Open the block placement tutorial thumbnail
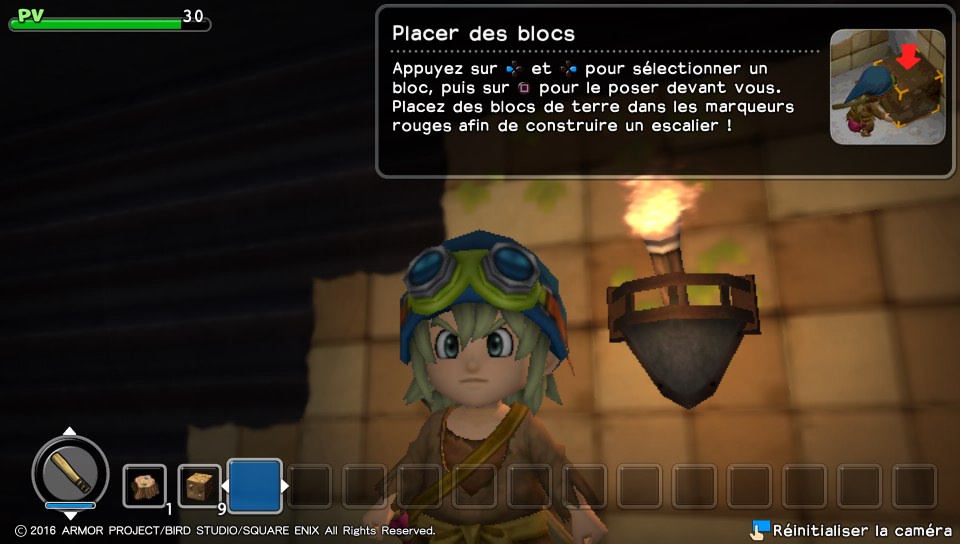The height and width of the screenshot is (544, 960). (887, 87)
